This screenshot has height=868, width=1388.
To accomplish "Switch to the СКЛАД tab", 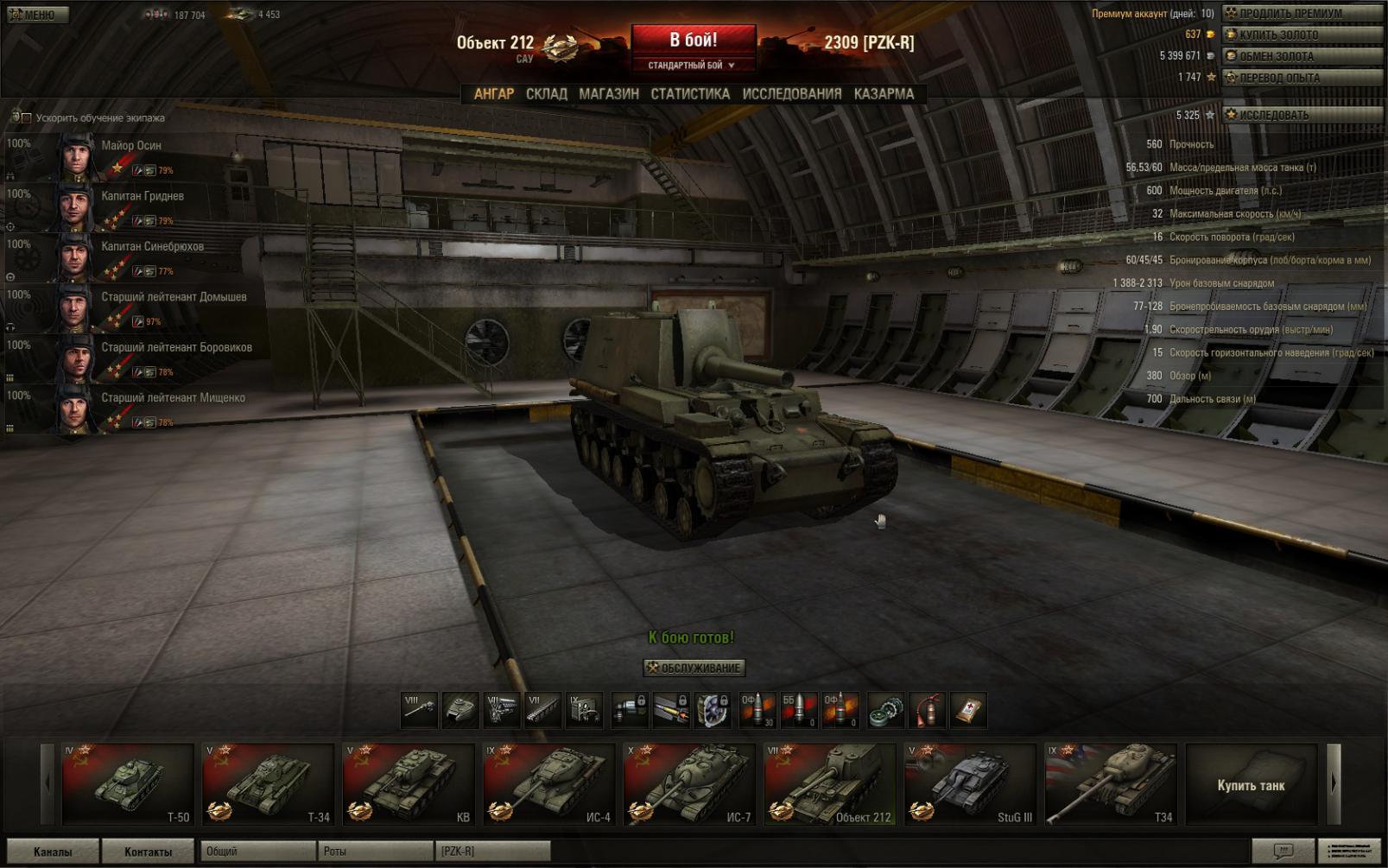I will (547, 94).
